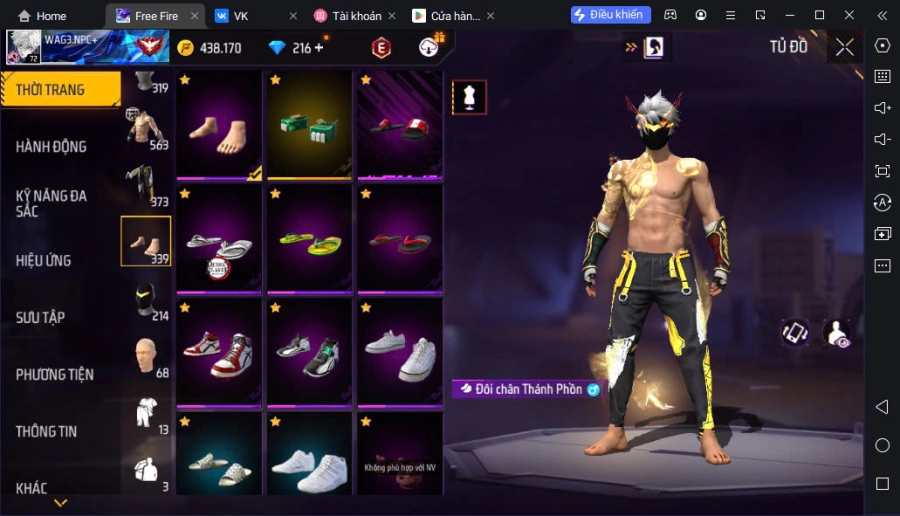
Task: Open the HIỆU ỨNG section
Action: (x=43, y=261)
